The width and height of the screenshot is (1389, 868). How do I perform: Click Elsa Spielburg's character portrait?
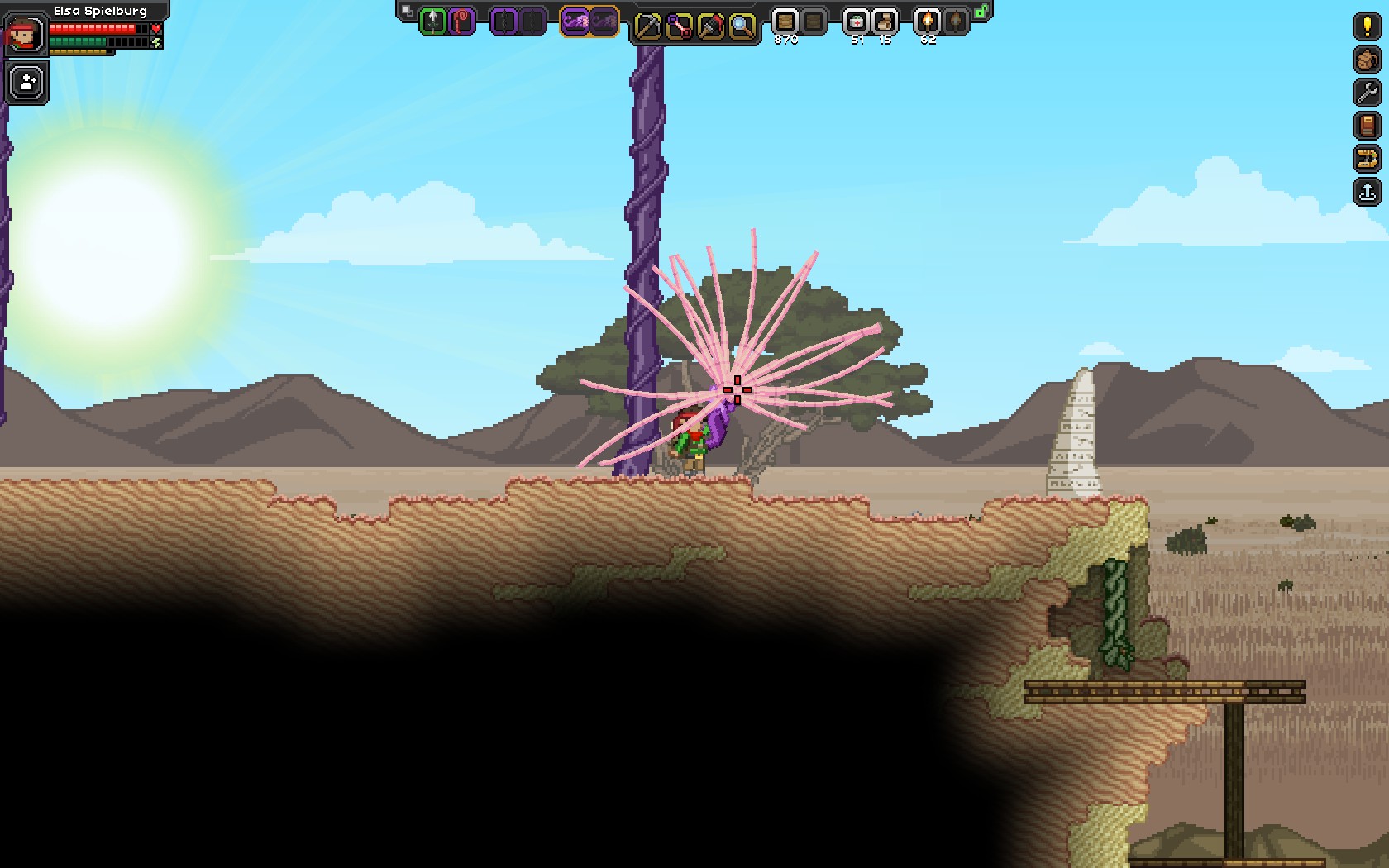23,35
